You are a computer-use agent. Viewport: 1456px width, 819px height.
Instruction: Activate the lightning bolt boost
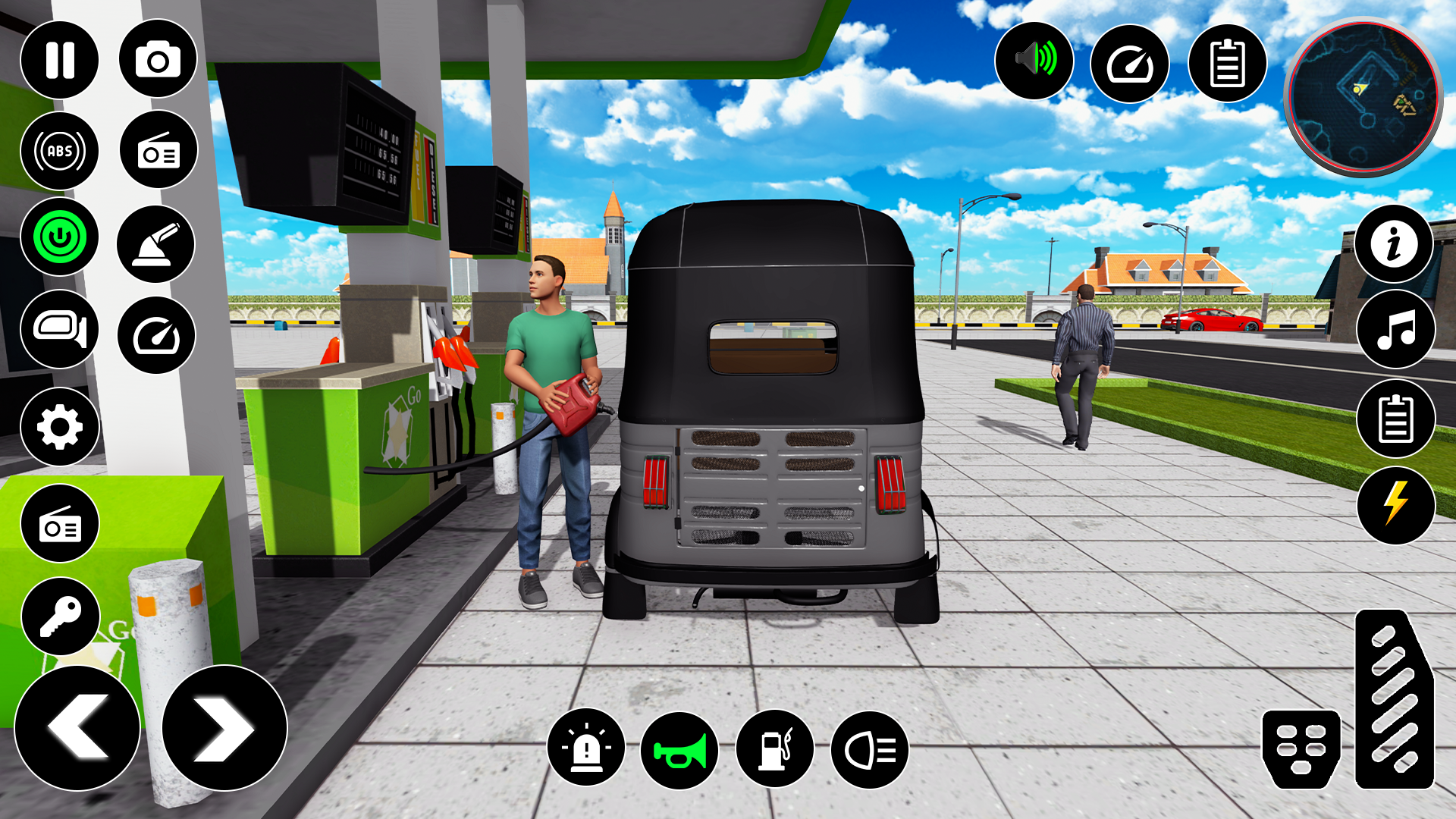coord(1395,504)
